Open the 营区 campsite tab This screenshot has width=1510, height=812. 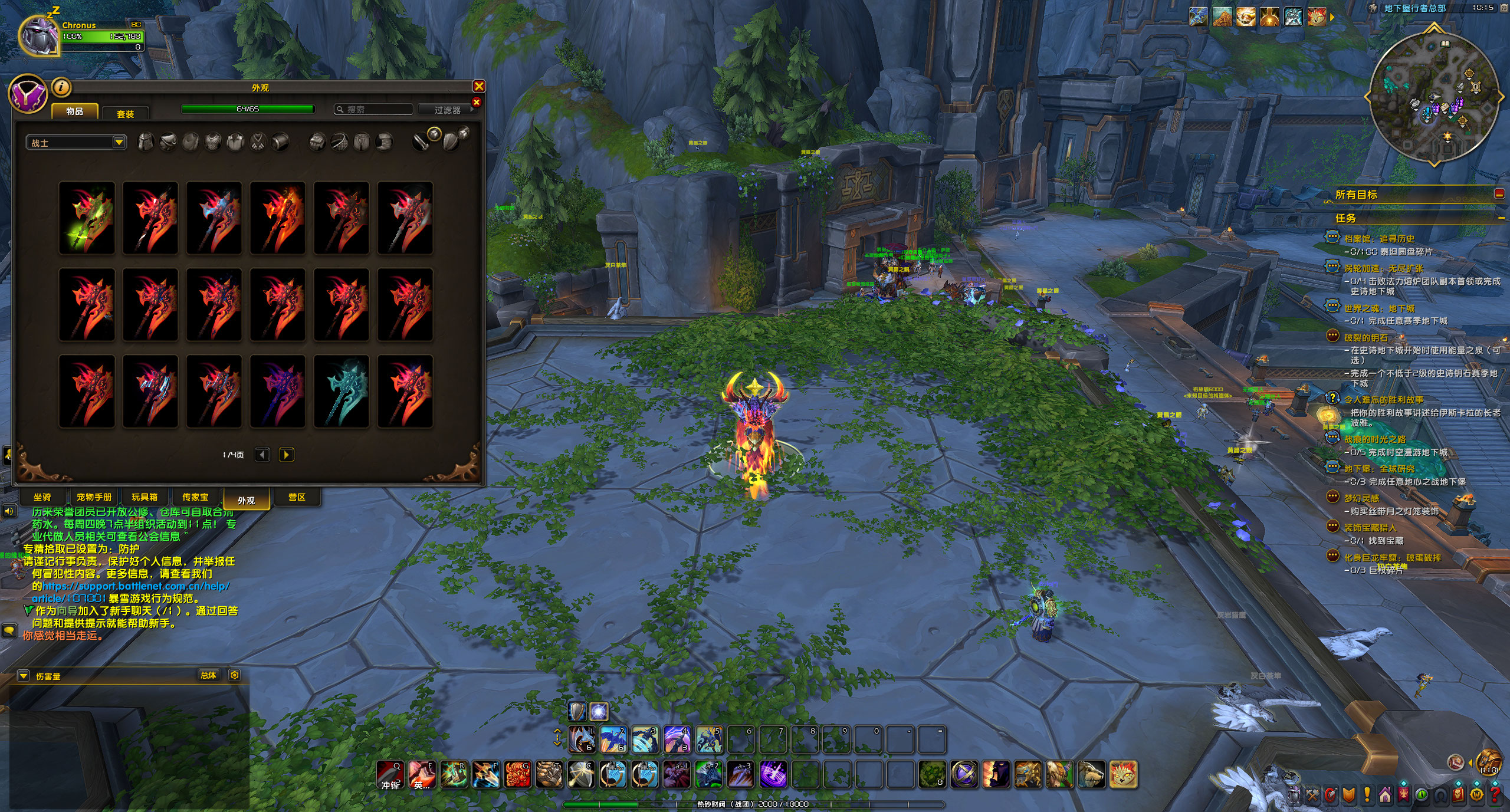tap(297, 497)
